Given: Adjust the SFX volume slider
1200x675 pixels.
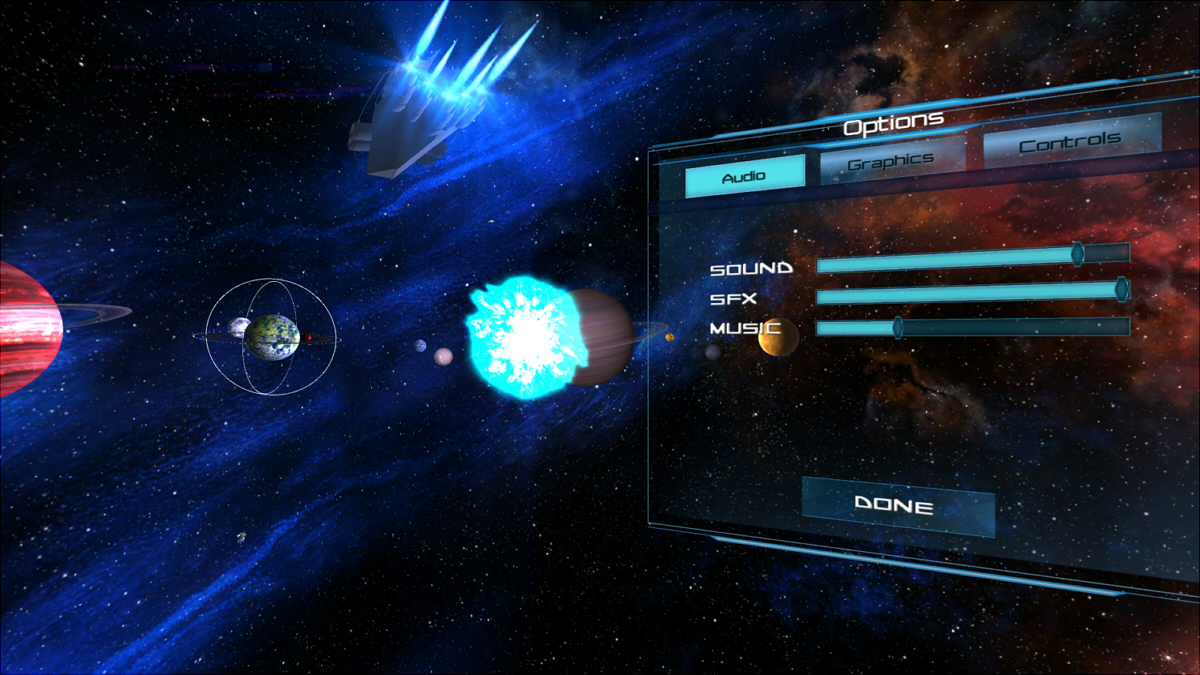Looking at the screenshot, I should [1121, 291].
